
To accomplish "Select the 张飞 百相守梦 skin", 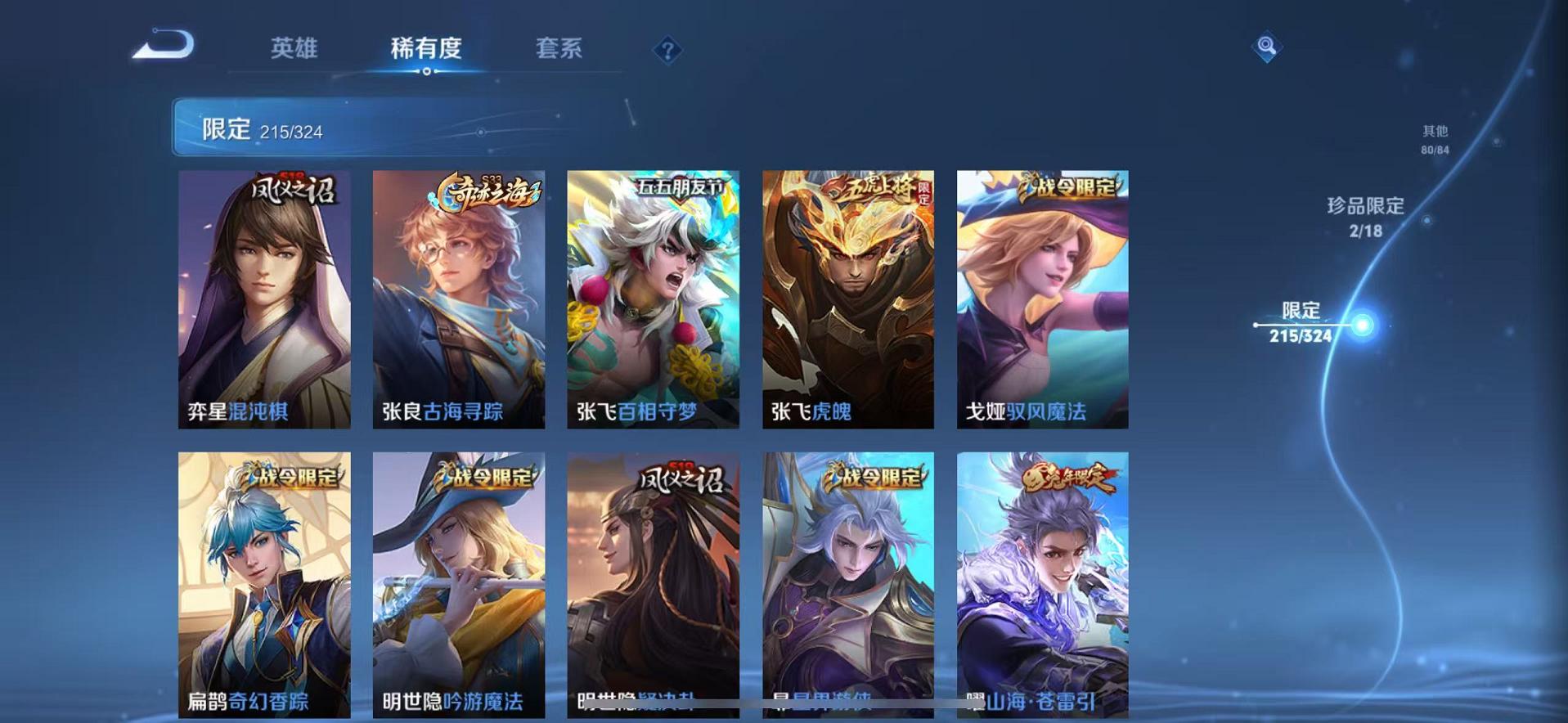I will click(652, 299).
